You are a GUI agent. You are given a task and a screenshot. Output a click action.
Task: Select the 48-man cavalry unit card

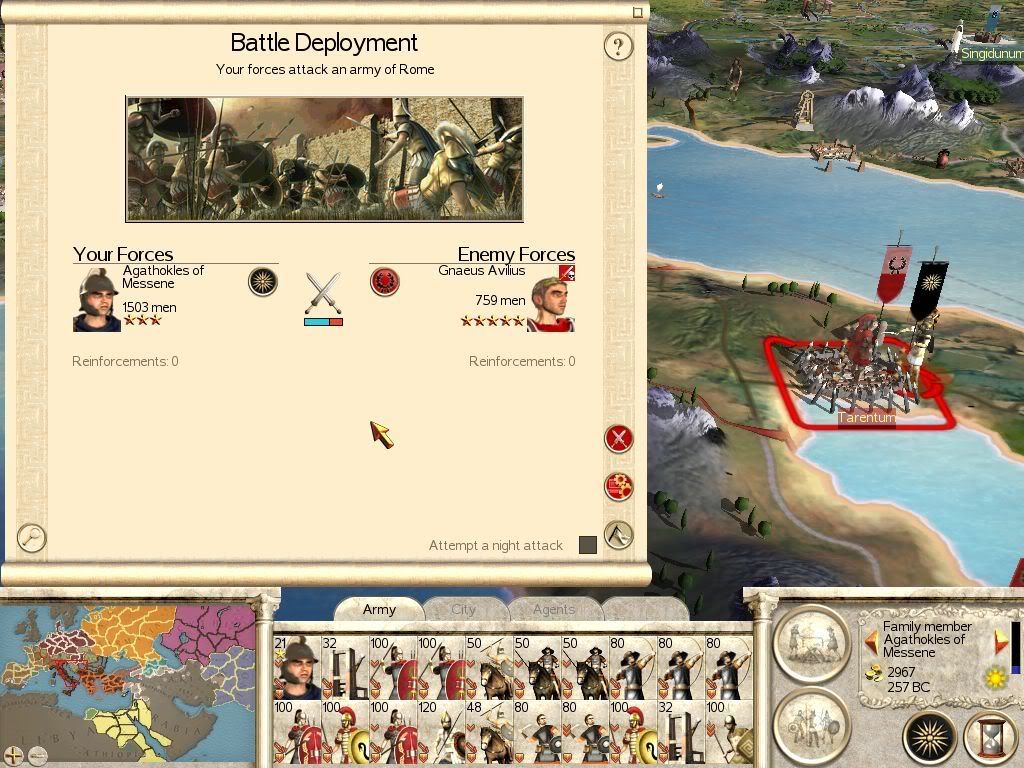tap(491, 731)
